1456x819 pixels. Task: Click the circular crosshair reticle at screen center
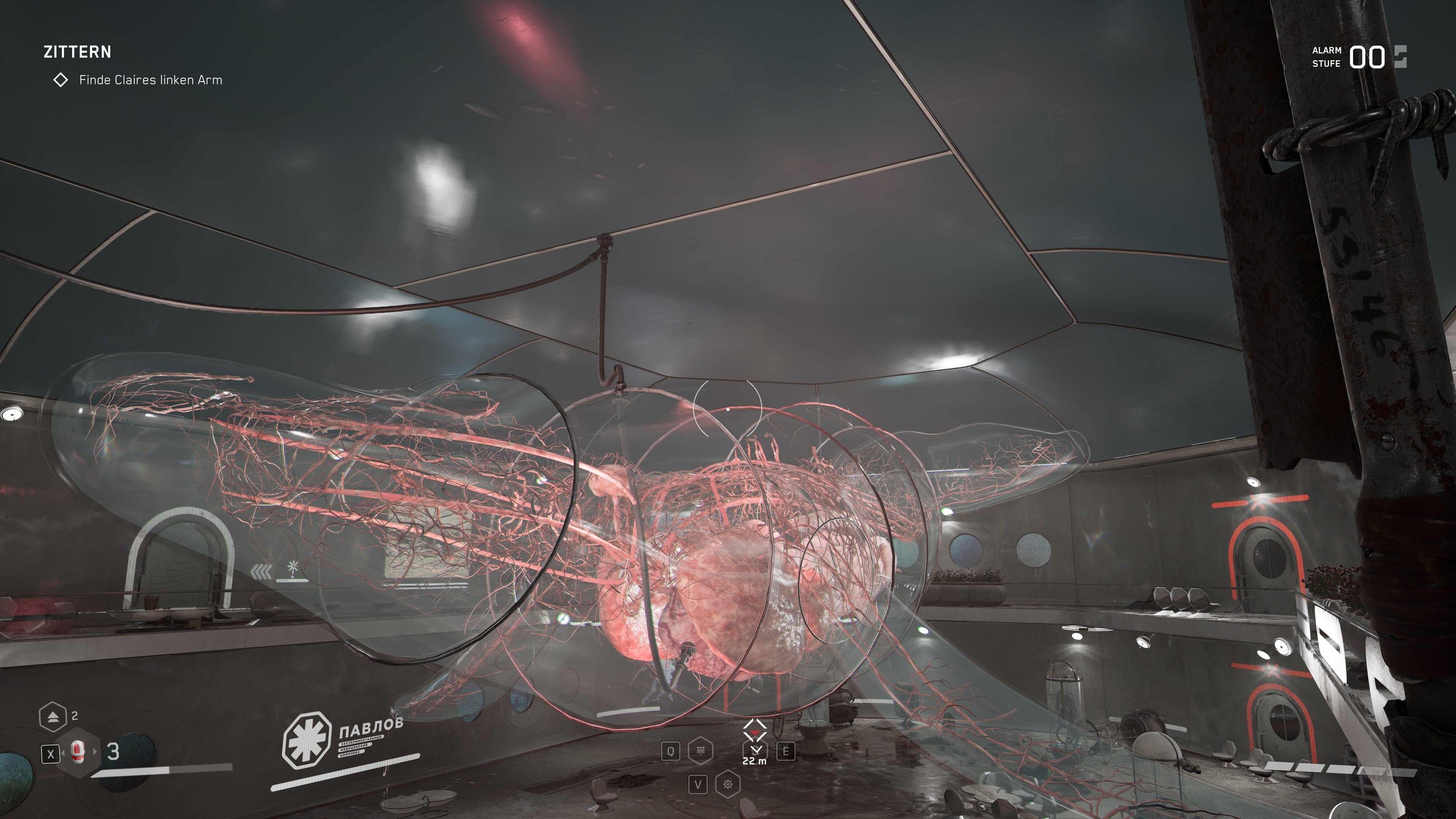[x=728, y=409]
